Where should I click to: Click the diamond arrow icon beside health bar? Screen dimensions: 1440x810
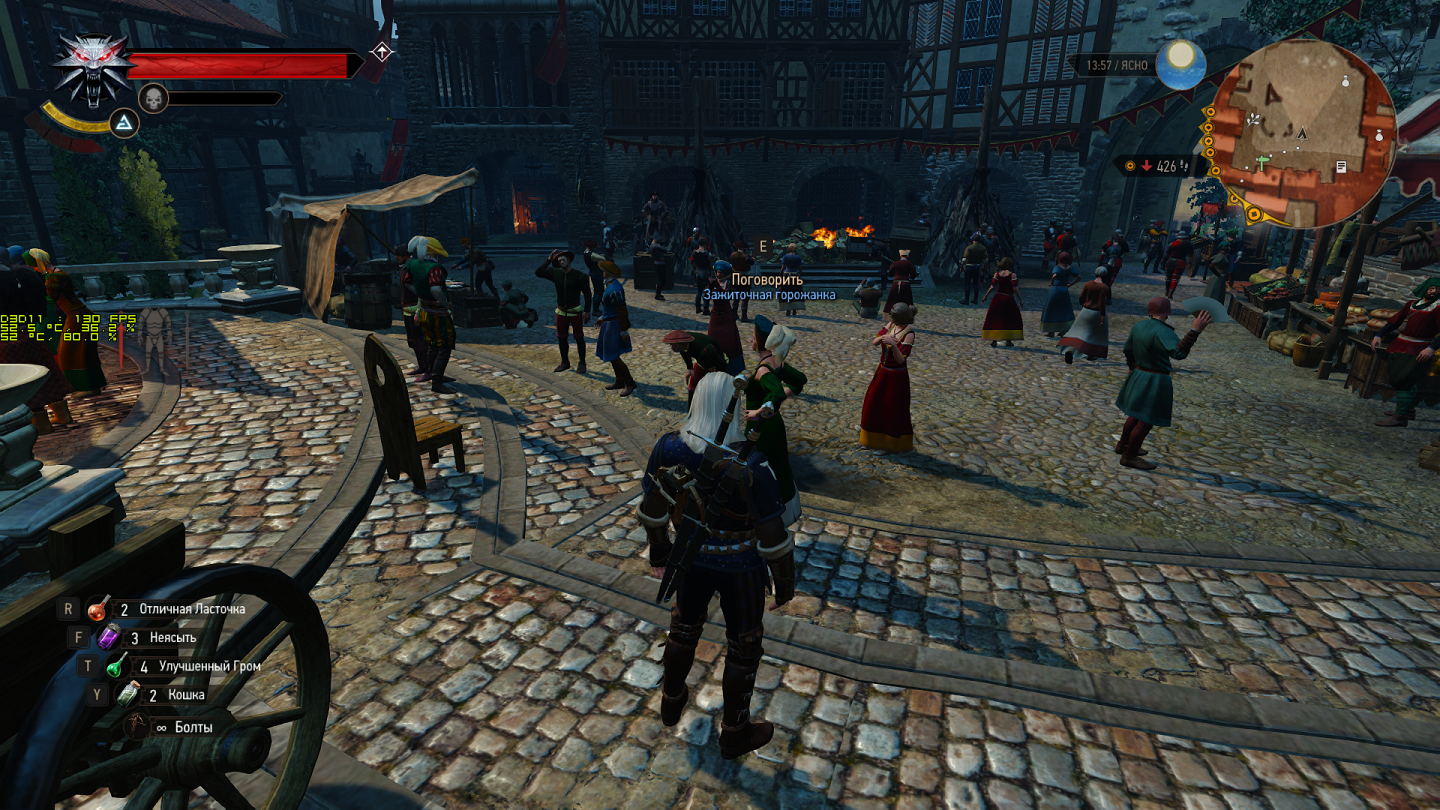[x=381, y=51]
